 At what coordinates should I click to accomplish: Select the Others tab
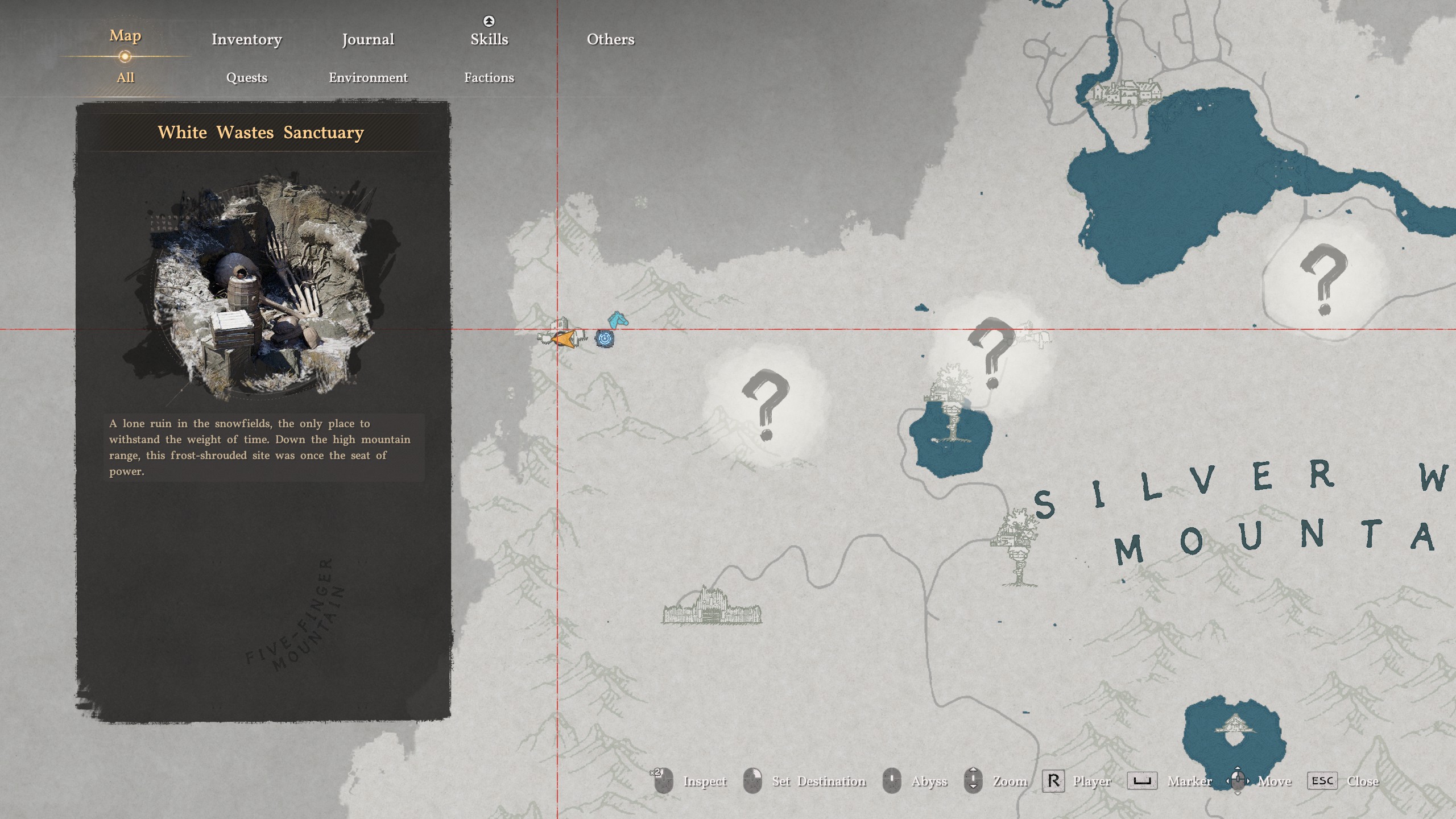click(x=610, y=39)
